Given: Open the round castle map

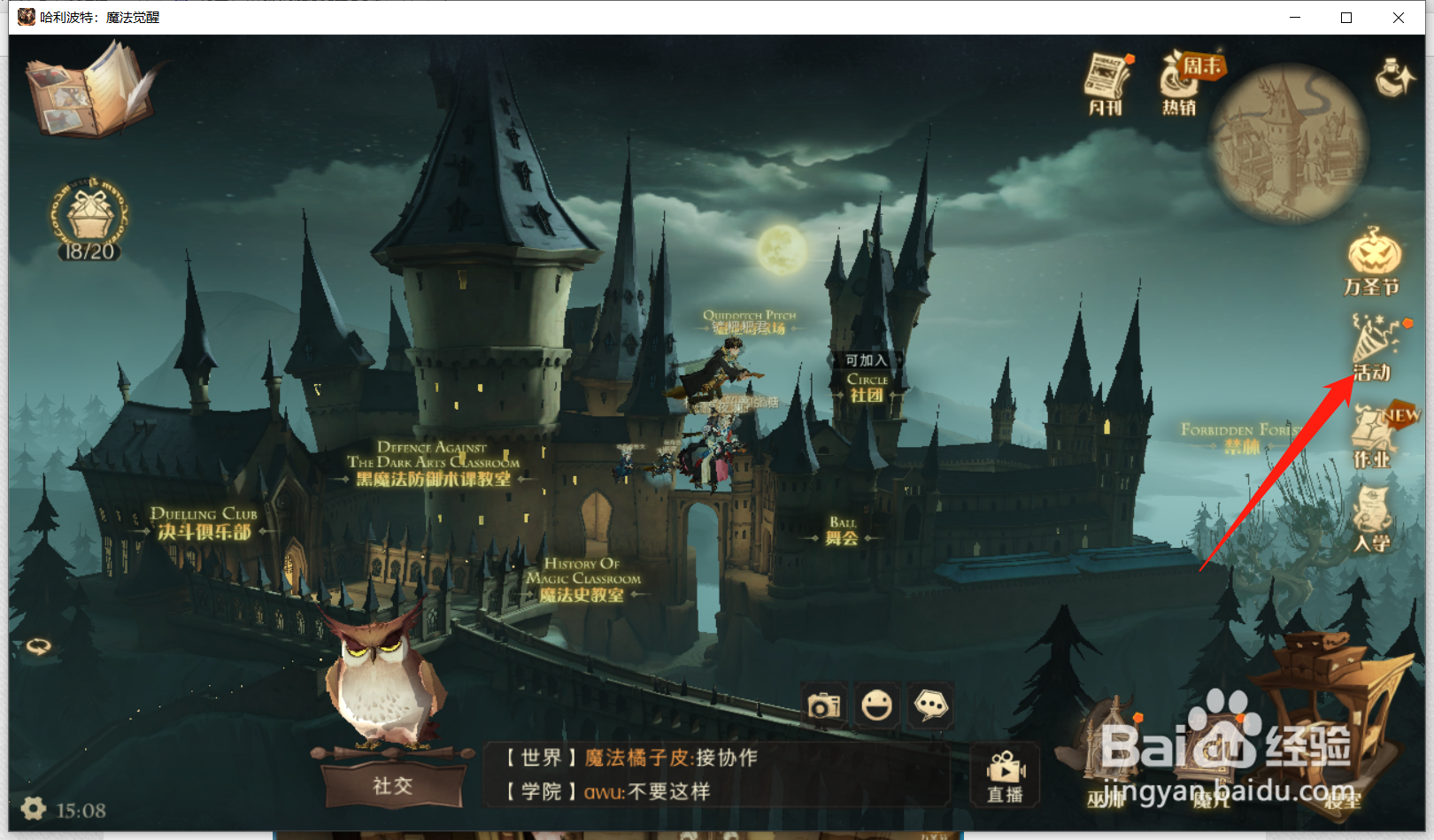Looking at the screenshot, I should point(1288,142).
